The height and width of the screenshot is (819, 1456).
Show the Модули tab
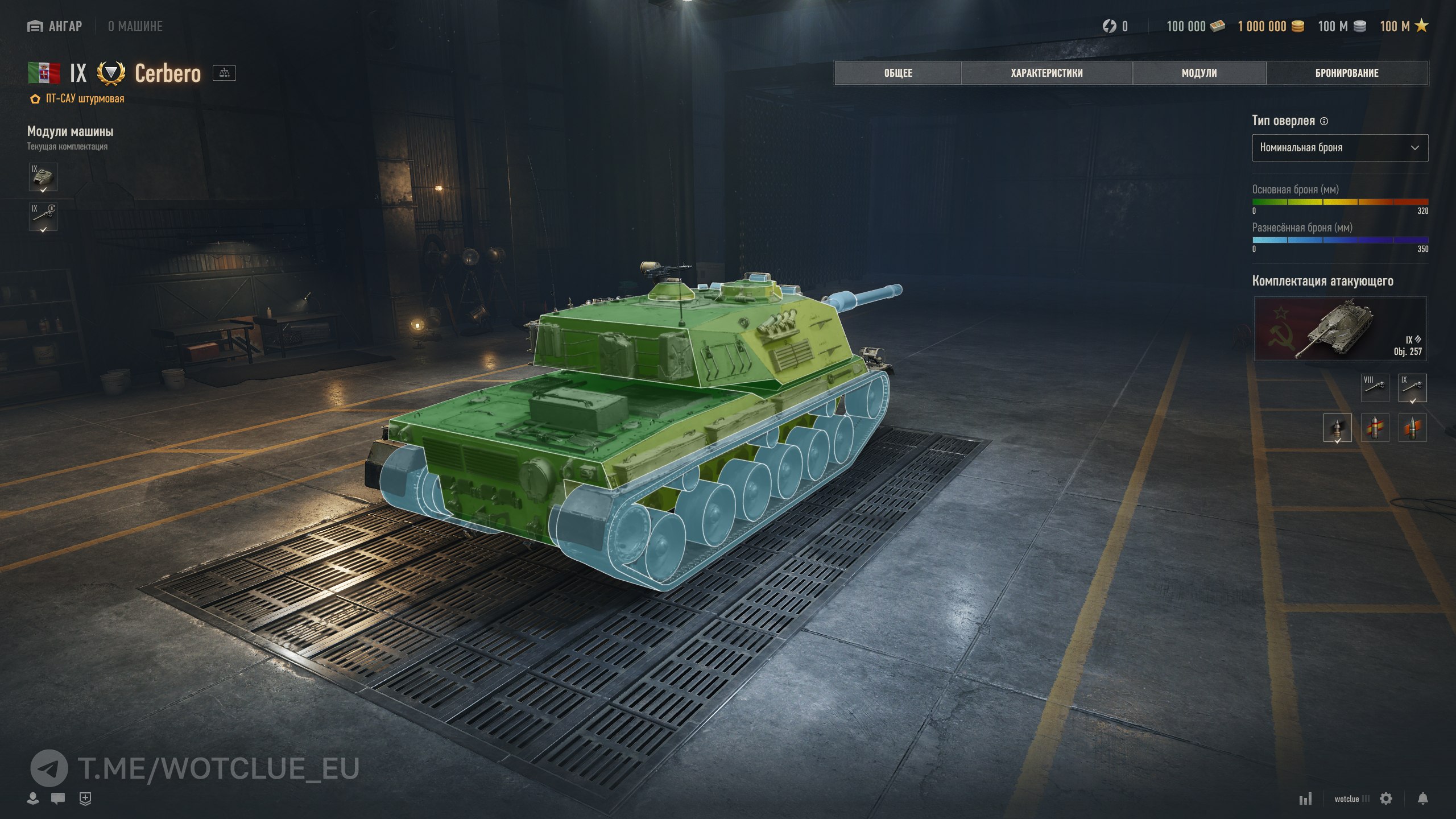click(1199, 73)
